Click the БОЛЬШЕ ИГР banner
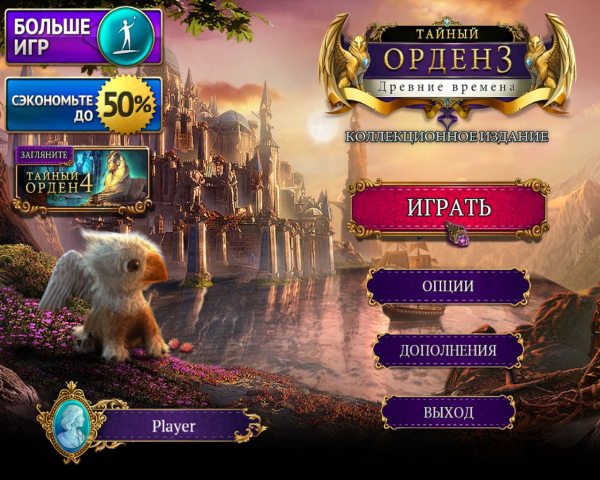The height and width of the screenshot is (480, 600). 80,36
